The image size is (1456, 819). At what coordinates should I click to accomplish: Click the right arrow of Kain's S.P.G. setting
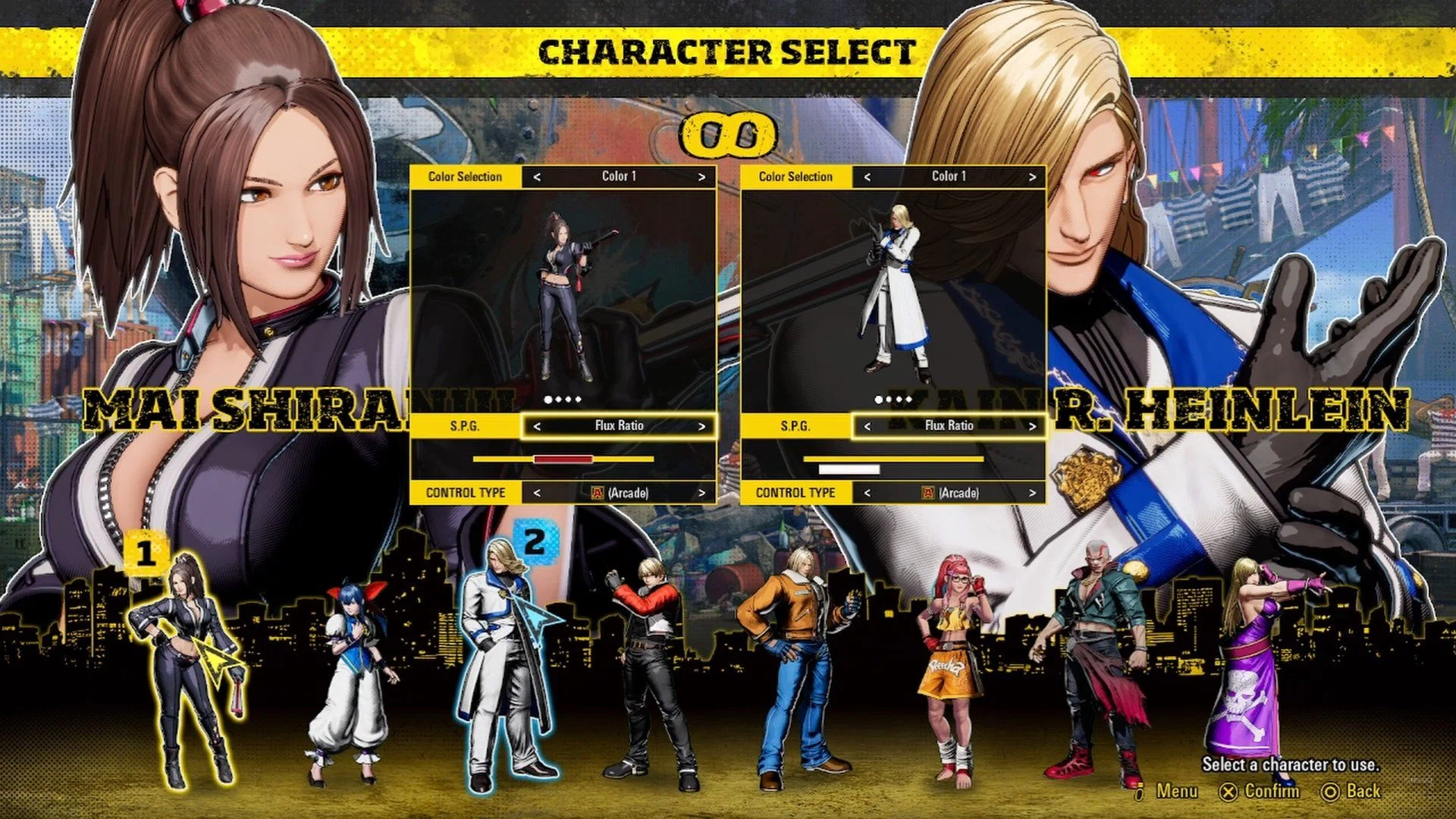click(1032, 426)
